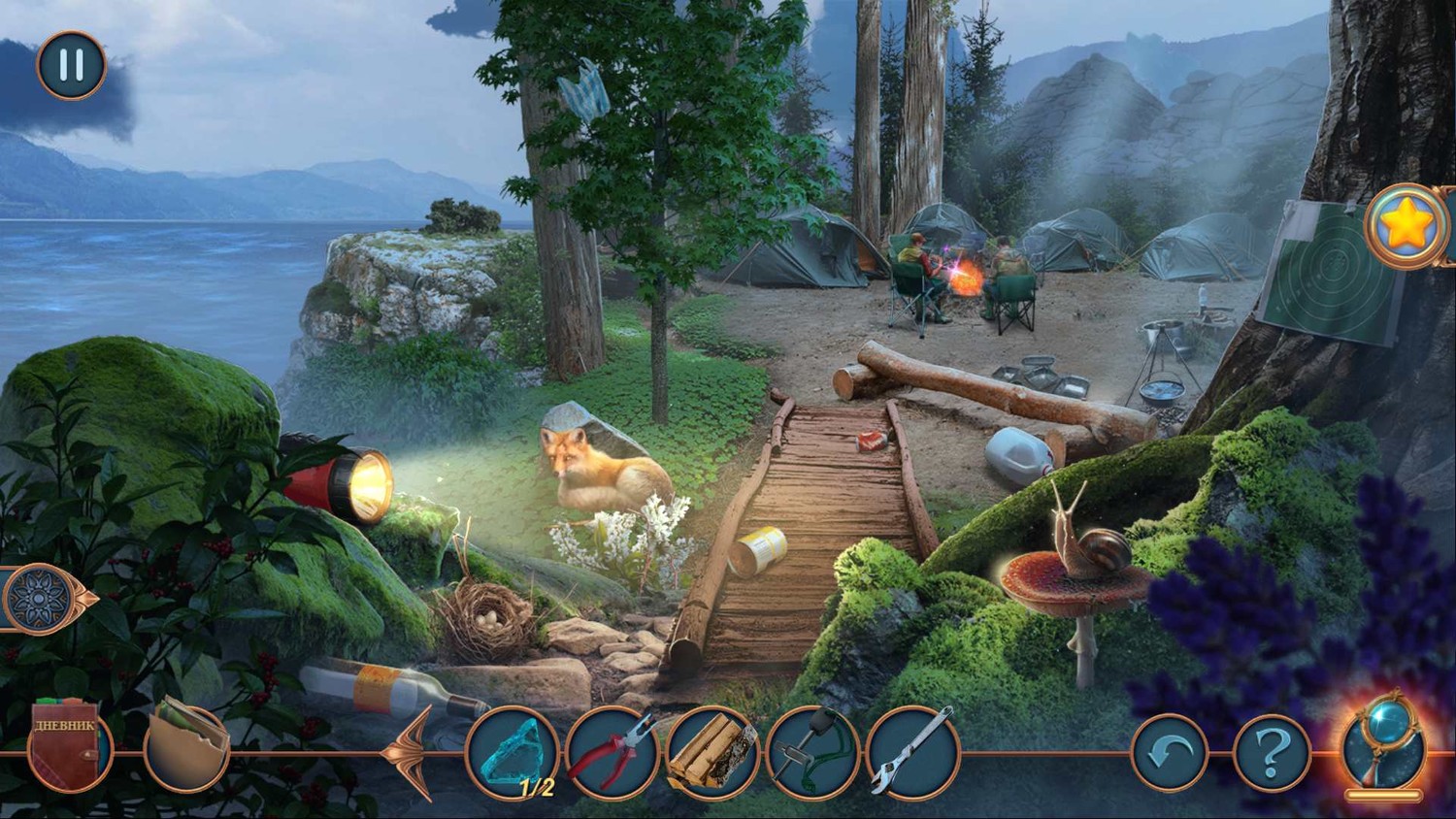Activate the magic mirror hint
The height and width of the screenshot is (819, 1456).
click(x=1383, y=749)
